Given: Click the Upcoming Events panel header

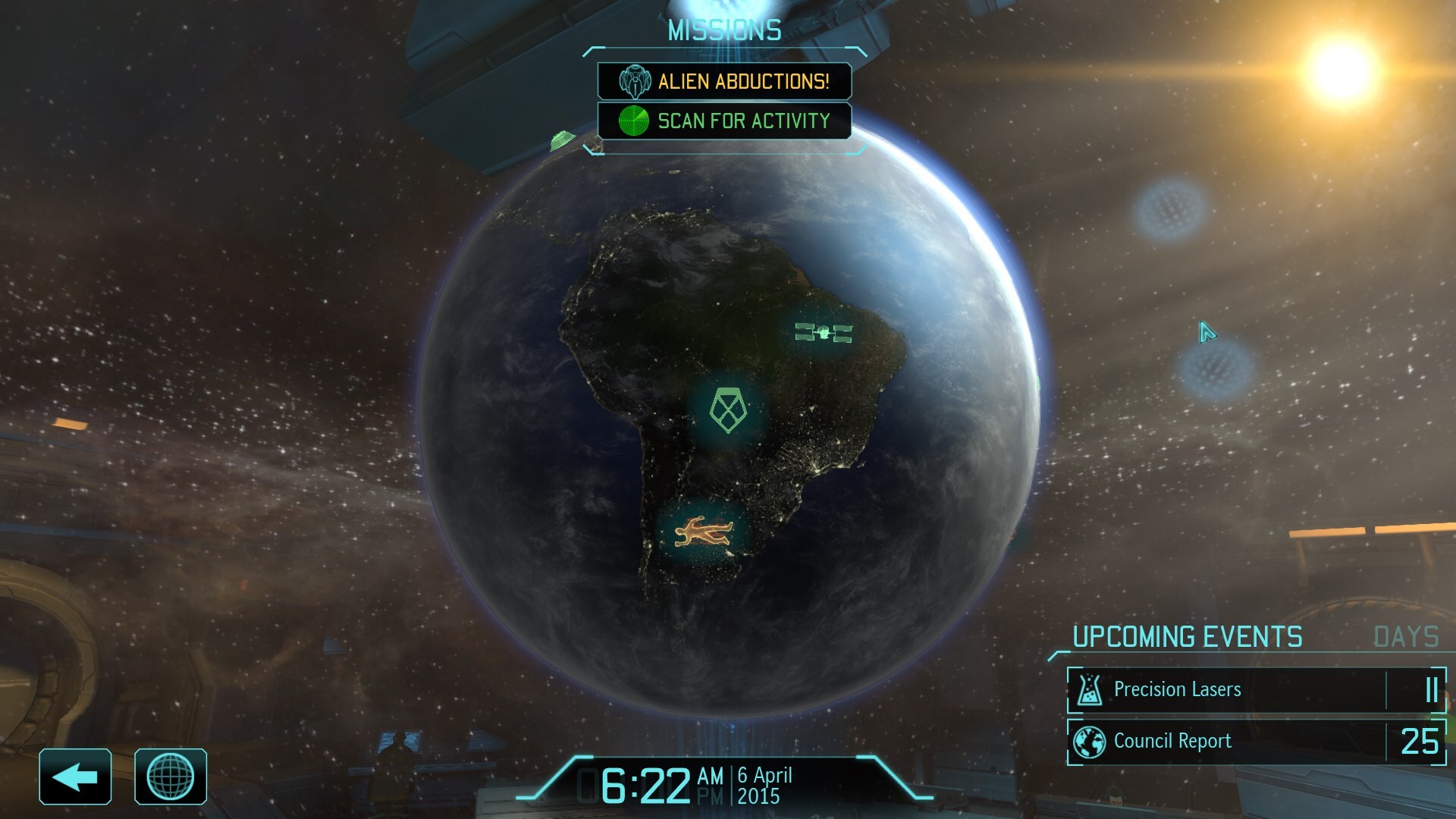Looking at the screenshot, I should click(x=1187, y=637).
